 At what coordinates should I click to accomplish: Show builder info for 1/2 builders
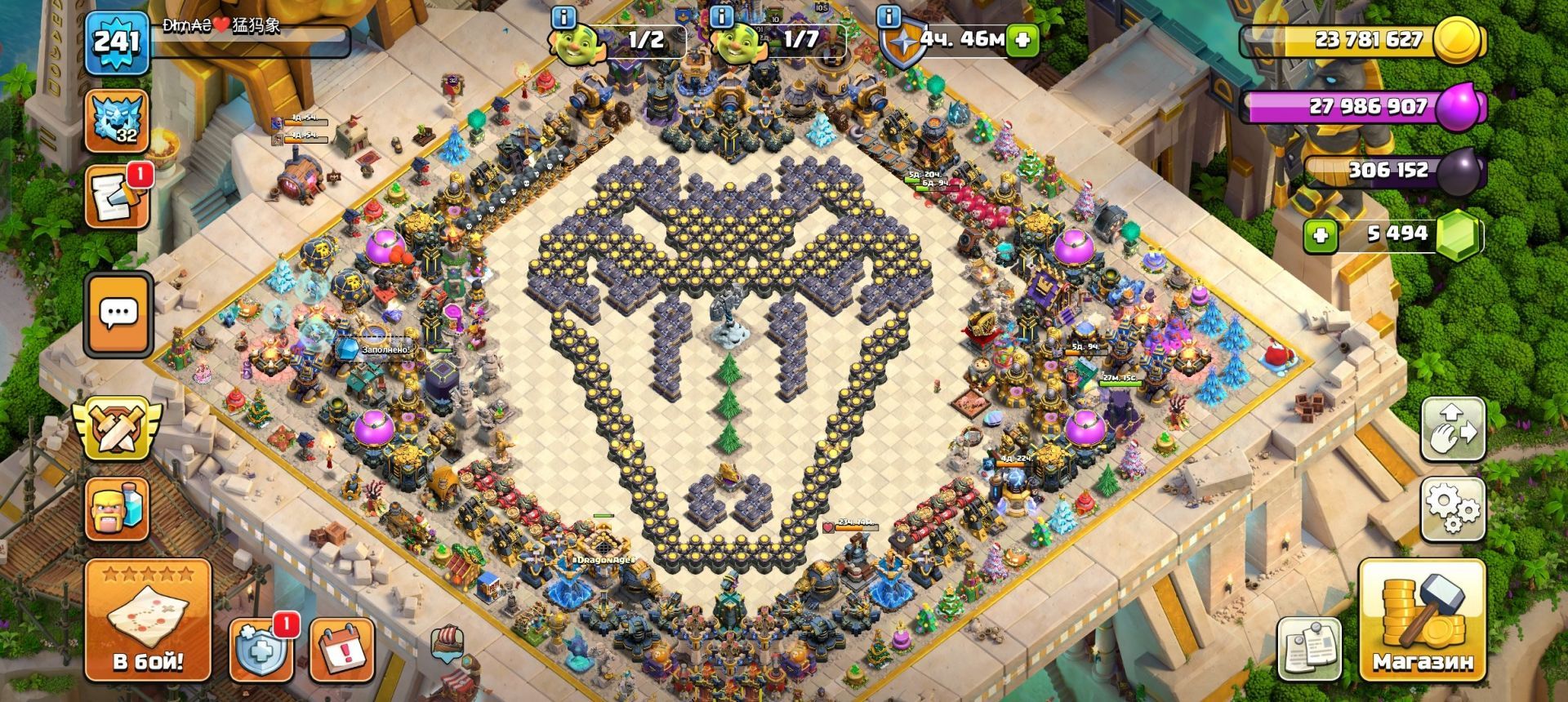pos(563,16)
